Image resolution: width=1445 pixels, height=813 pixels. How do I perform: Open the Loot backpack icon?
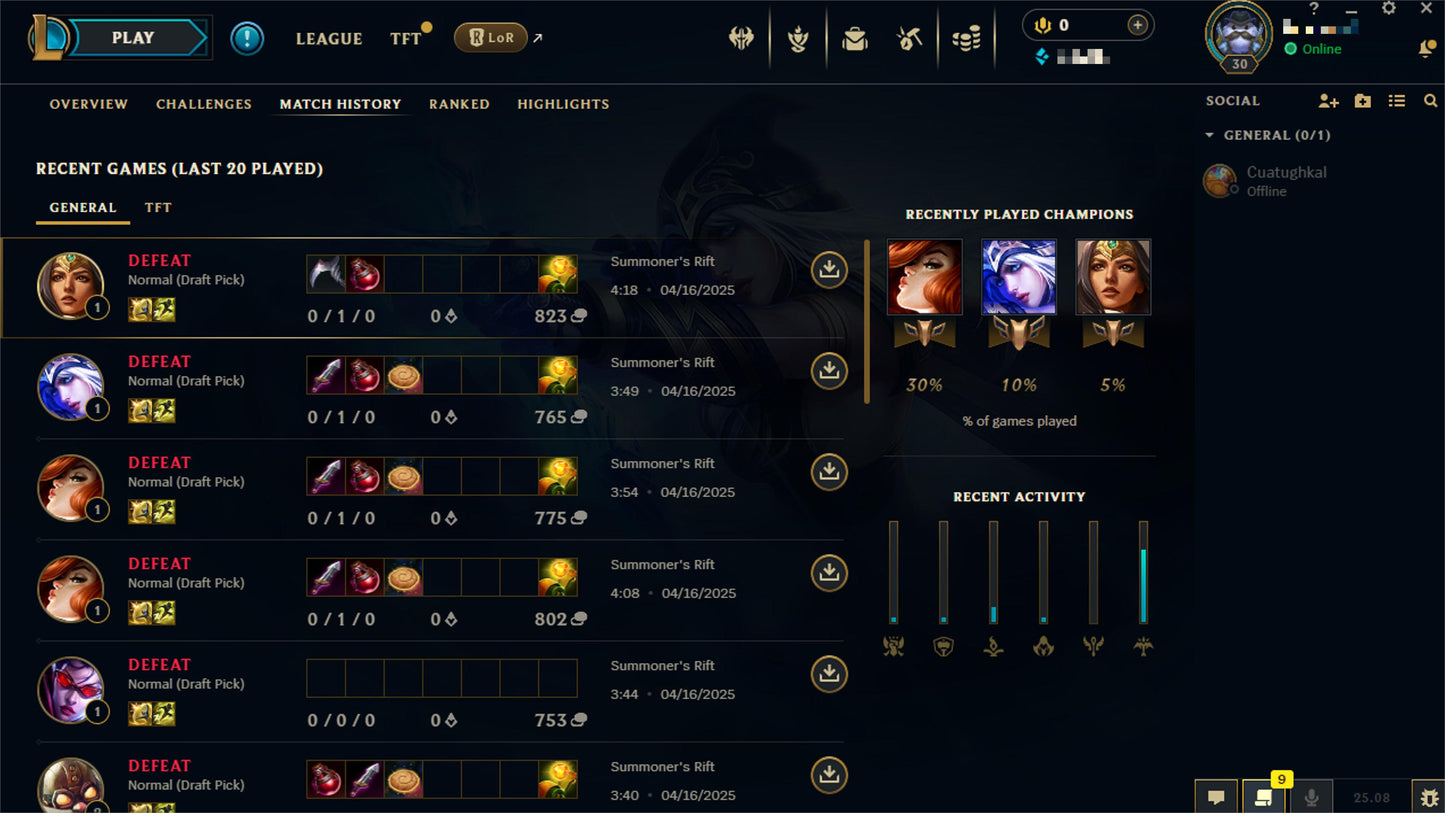855,37
